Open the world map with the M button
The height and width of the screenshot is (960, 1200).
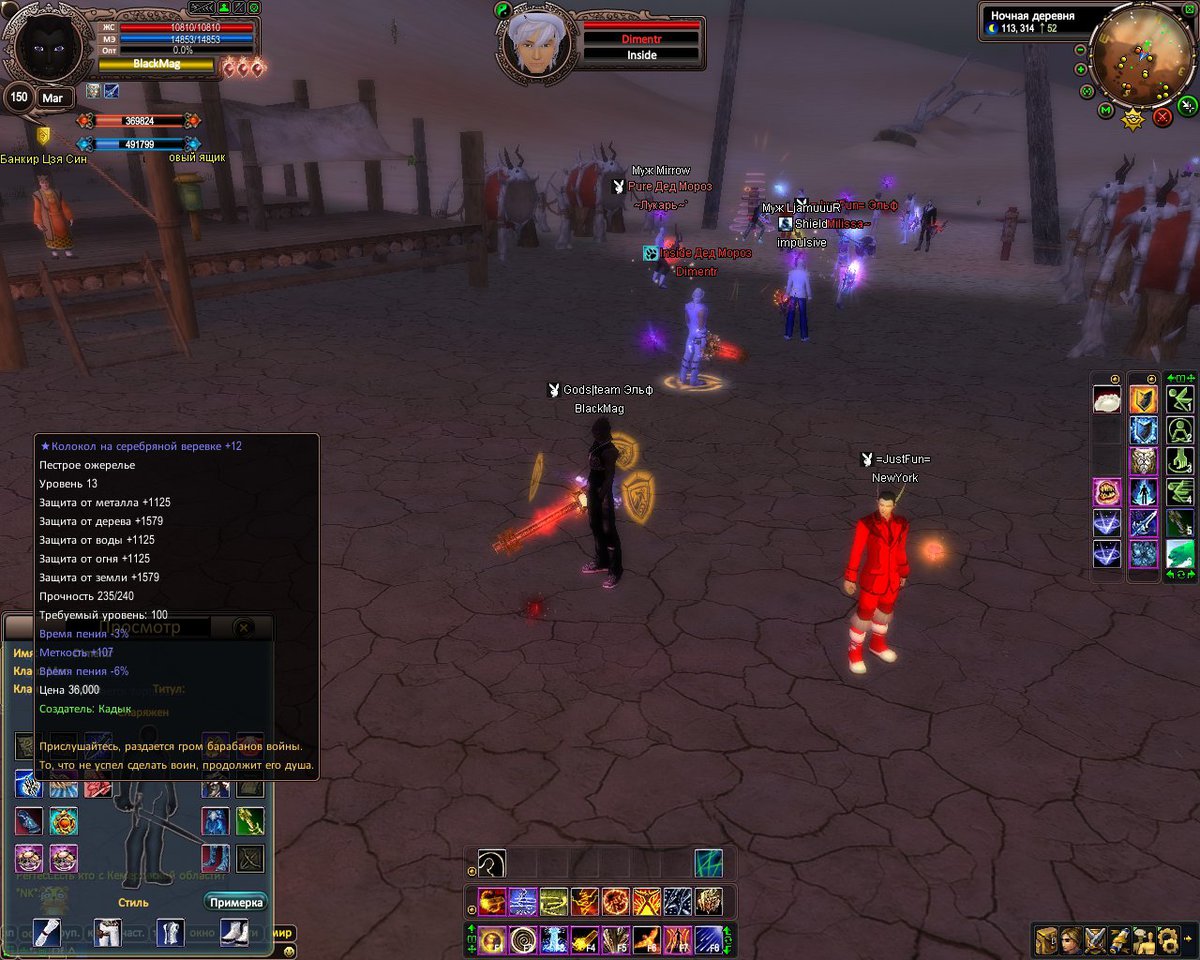[1106, 110]
